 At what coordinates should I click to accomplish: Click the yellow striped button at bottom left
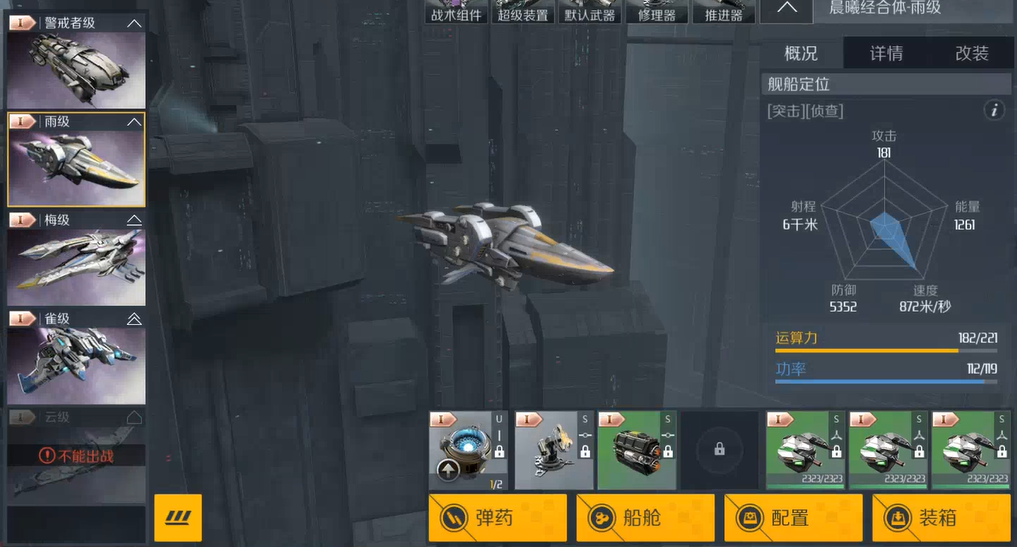[x=178, y=518]
